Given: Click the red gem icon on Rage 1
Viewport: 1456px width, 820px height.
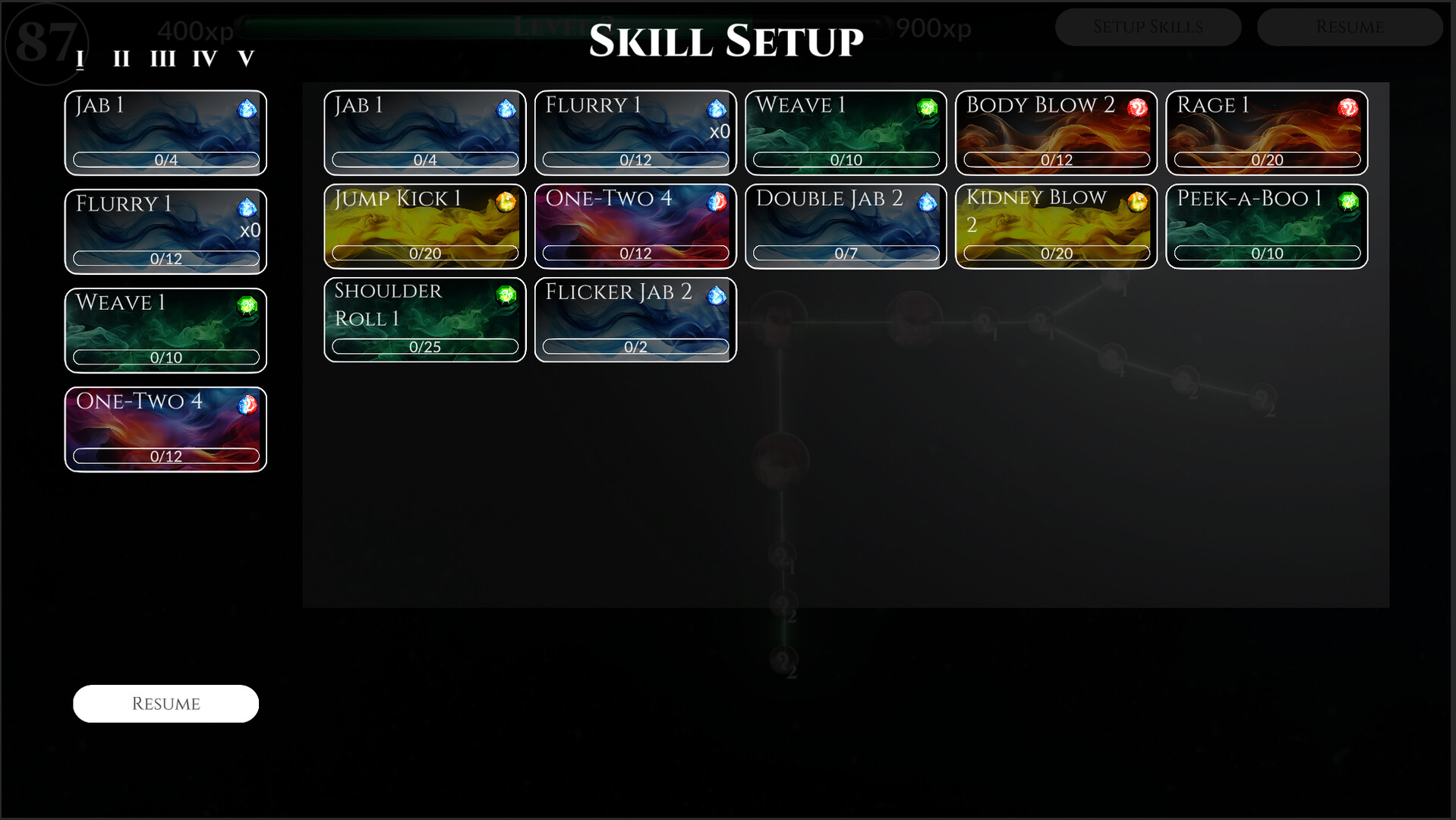Looking at the screenshot, I should [x=1347, y=109].
